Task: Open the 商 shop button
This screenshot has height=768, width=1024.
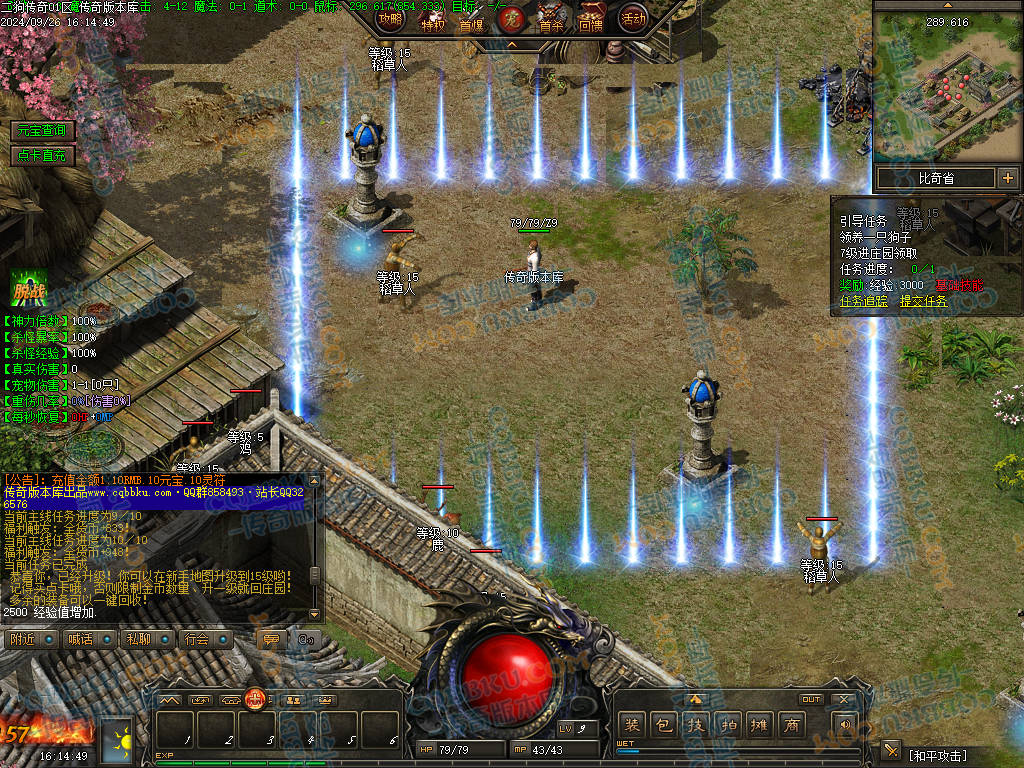Action: pyautogui.click(x=791, y=725)
